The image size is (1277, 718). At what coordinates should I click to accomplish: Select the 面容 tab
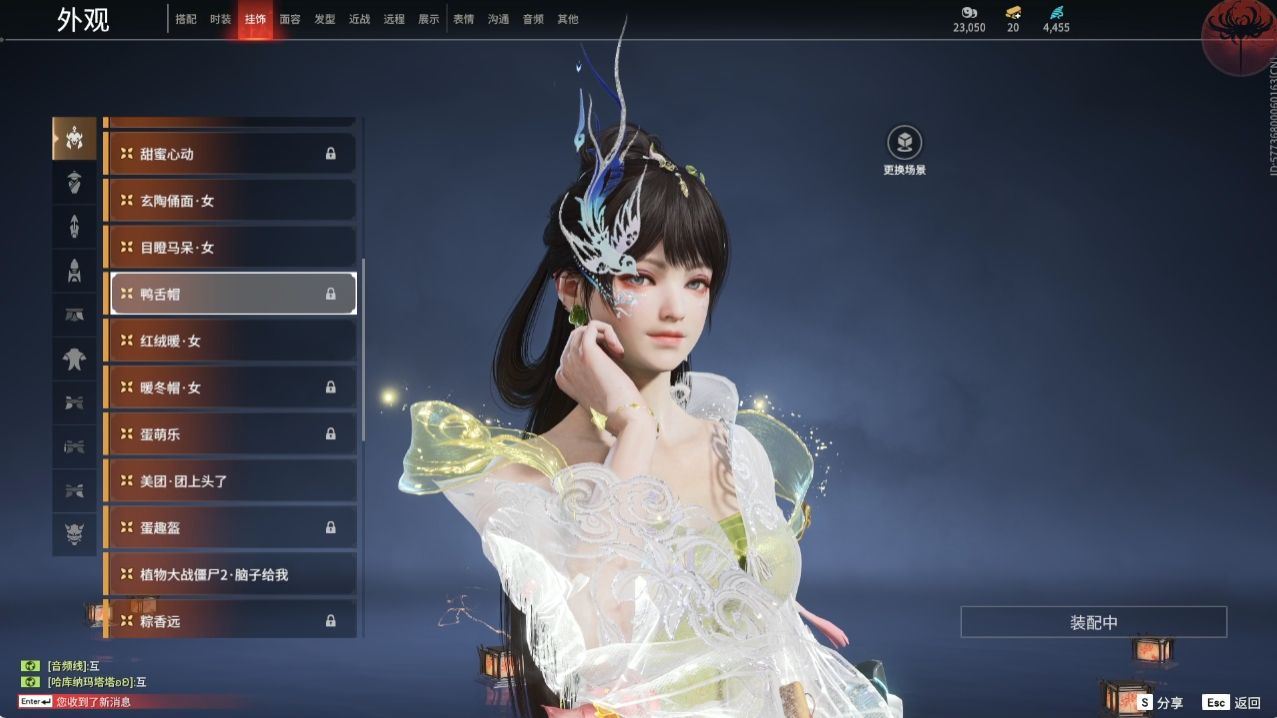pyautogui.click(x=290, y=19)
